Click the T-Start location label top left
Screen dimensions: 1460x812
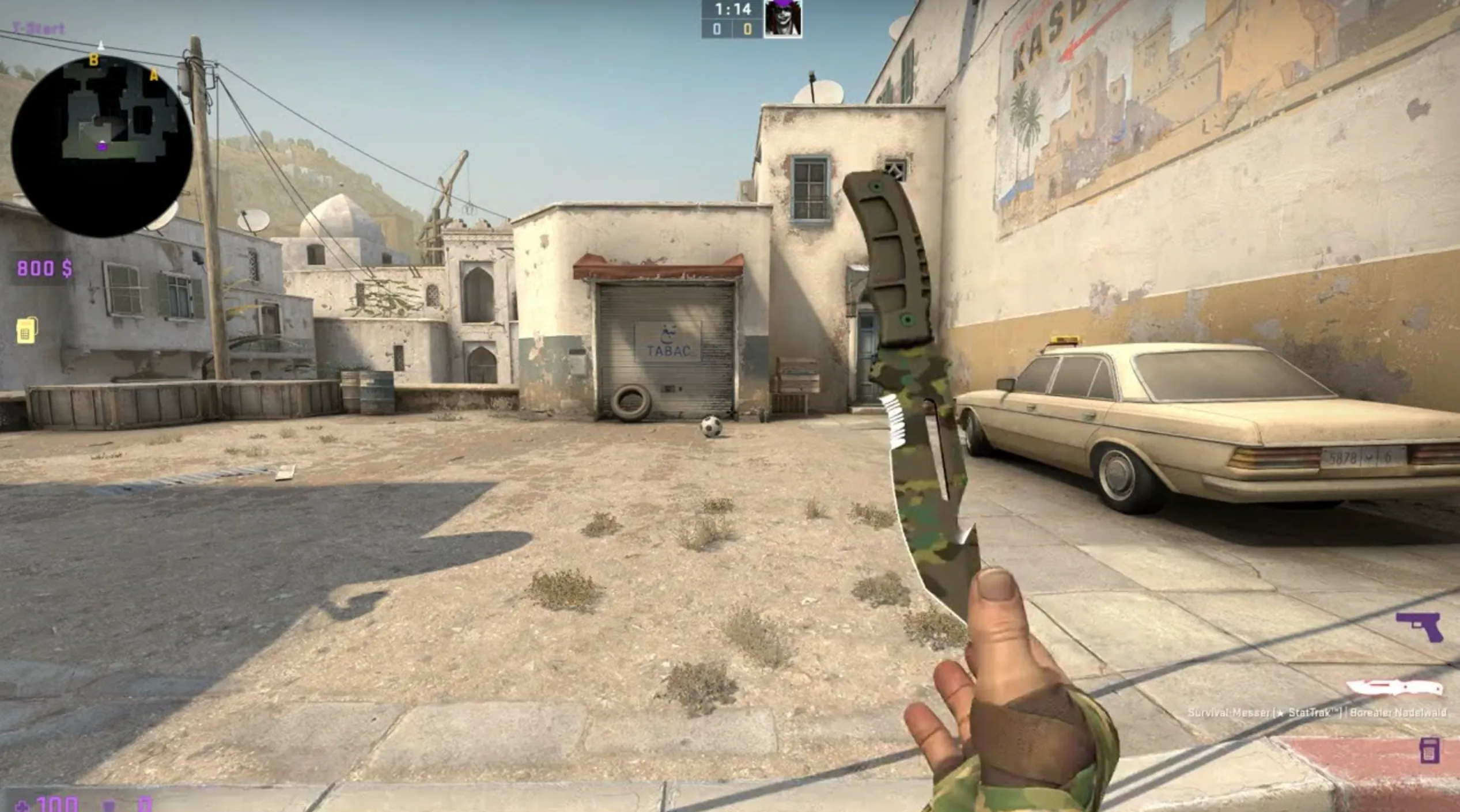click(38, 27)
